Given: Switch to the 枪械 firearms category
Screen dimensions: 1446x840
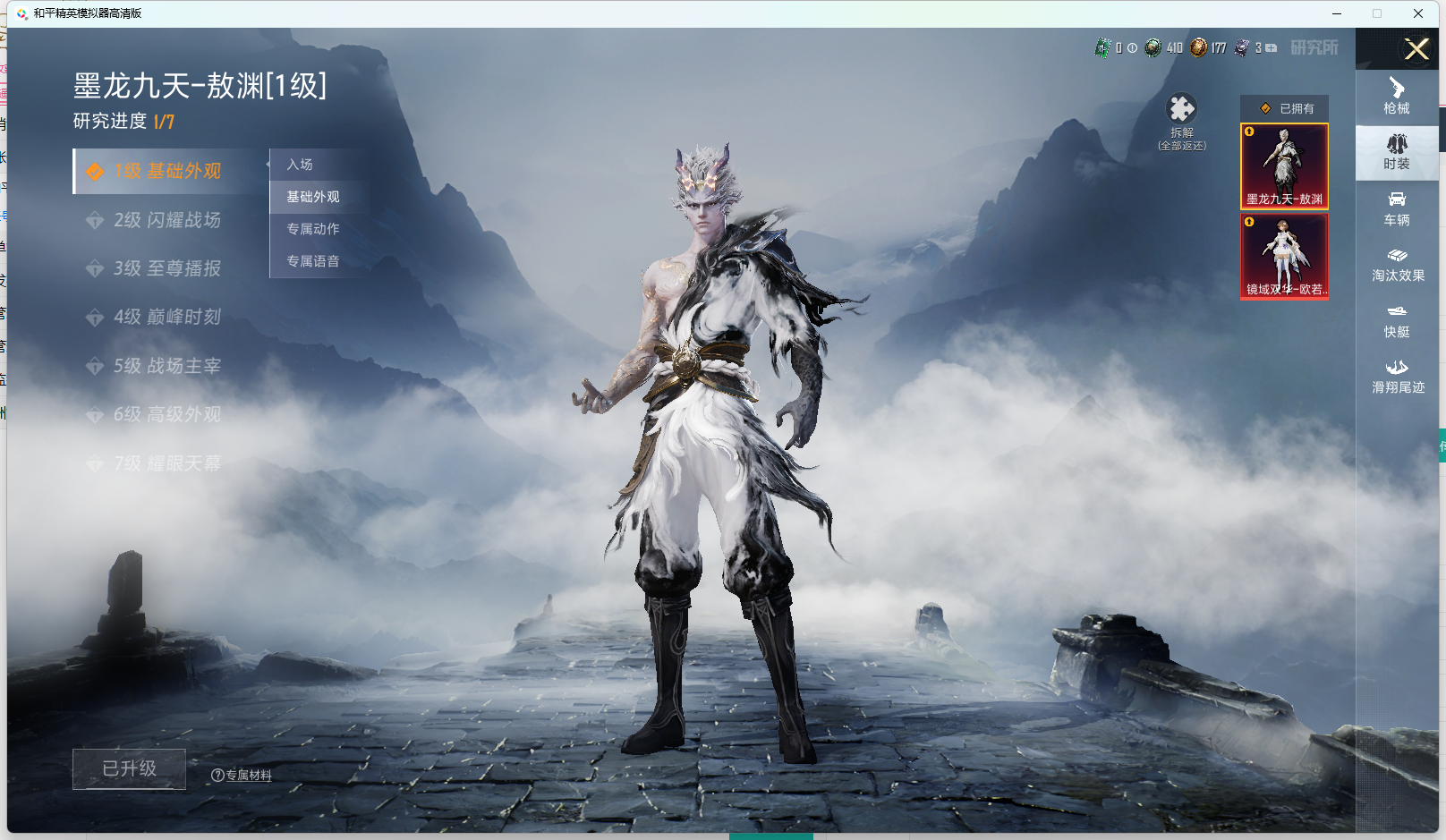Looking at the screenshot, I should [x=1397, y=97].
